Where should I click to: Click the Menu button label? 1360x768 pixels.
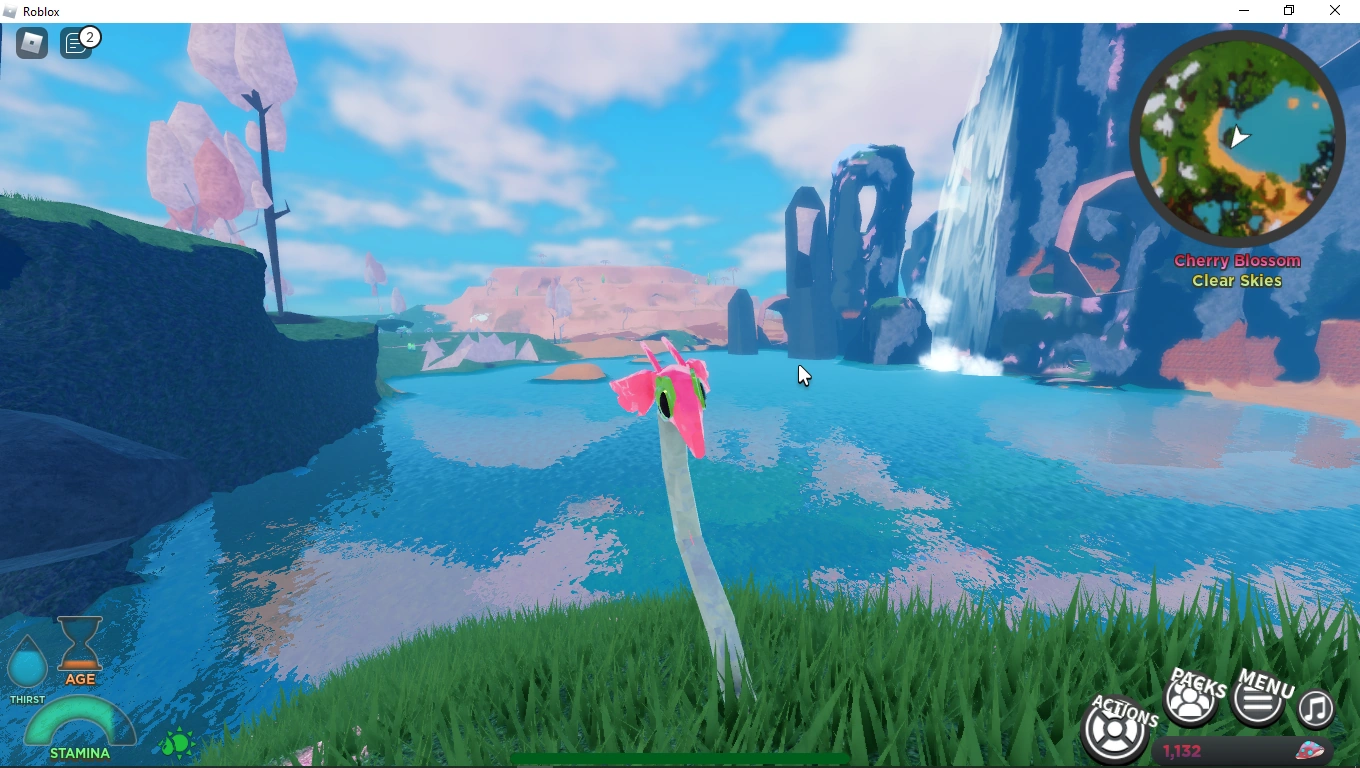(x=1266, y=685)
